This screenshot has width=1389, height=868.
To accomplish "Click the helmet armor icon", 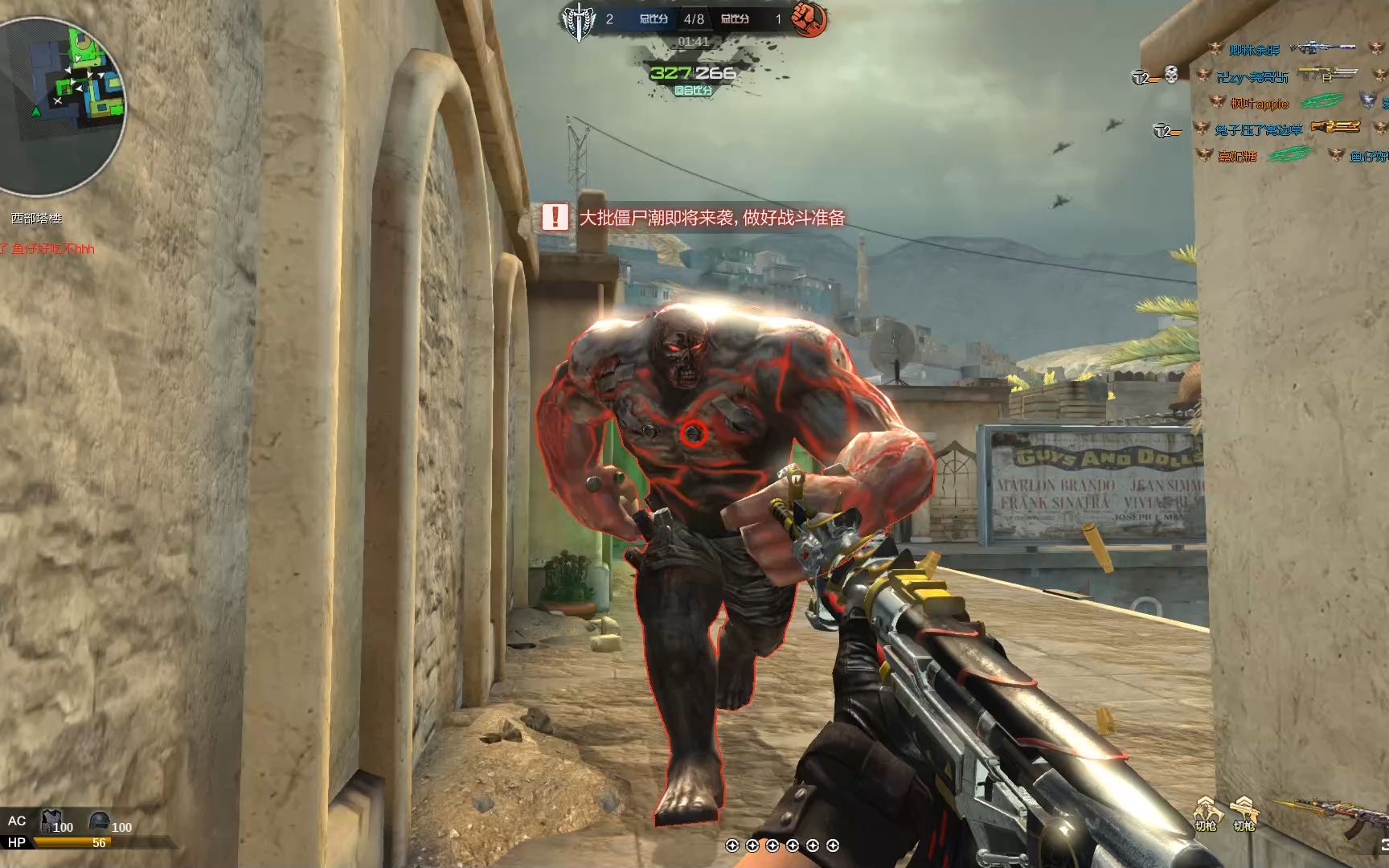I will (x=99, y=821).
